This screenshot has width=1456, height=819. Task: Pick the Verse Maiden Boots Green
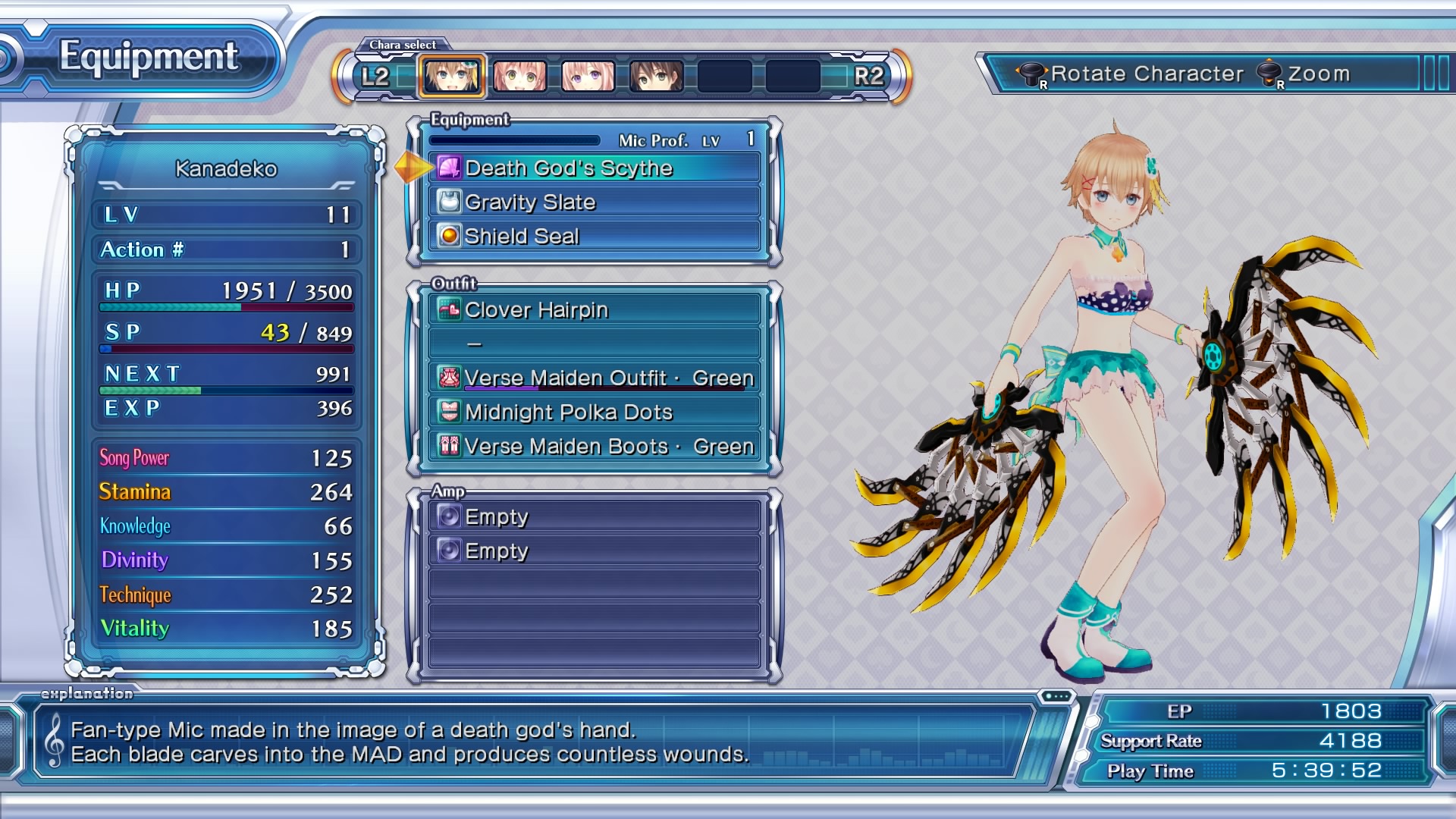click(595, 446)
